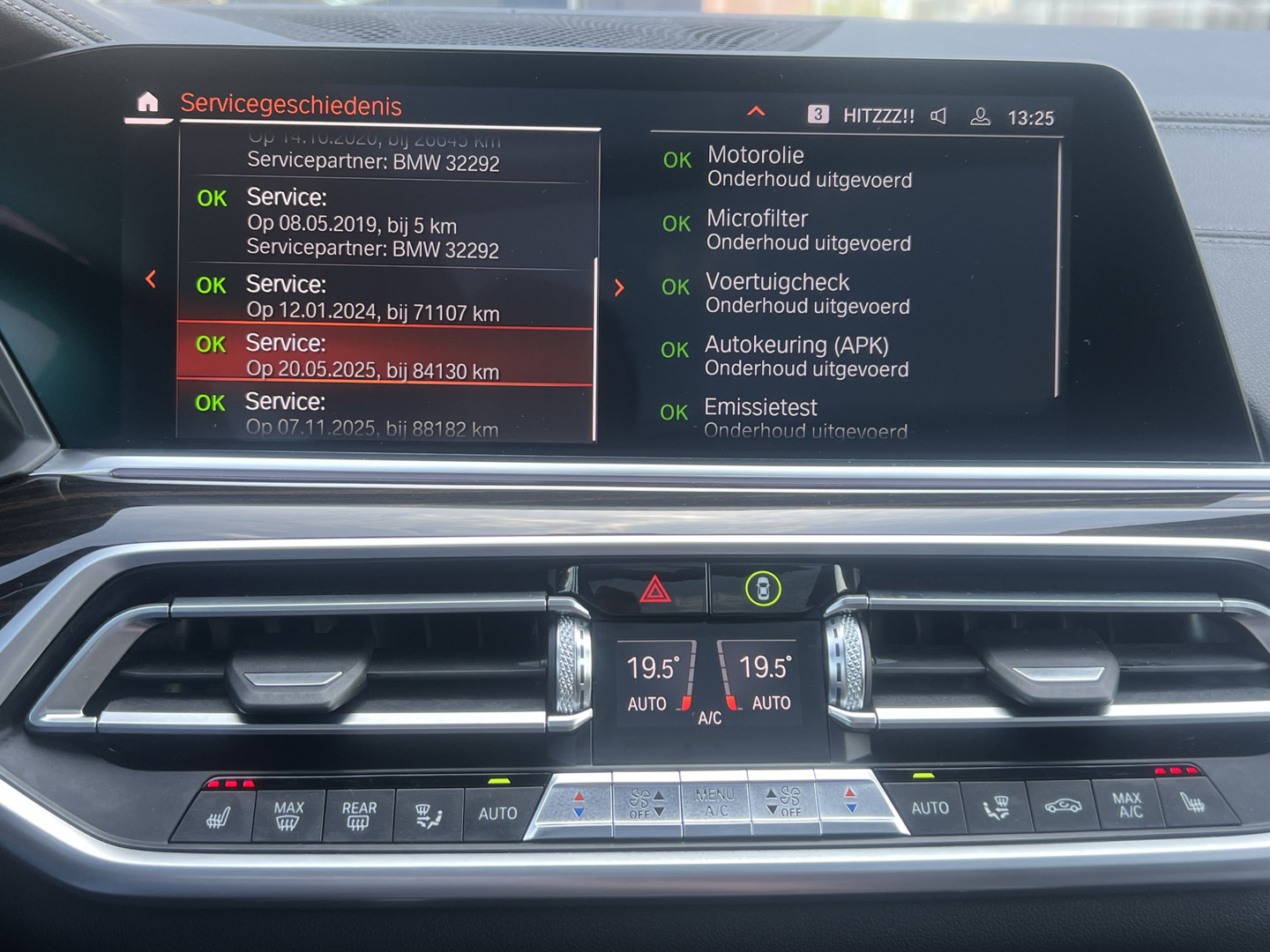Toggle the REAR window defroster
The height and width of the screenshot is (952, 1270).
click(x=357, y=812)
